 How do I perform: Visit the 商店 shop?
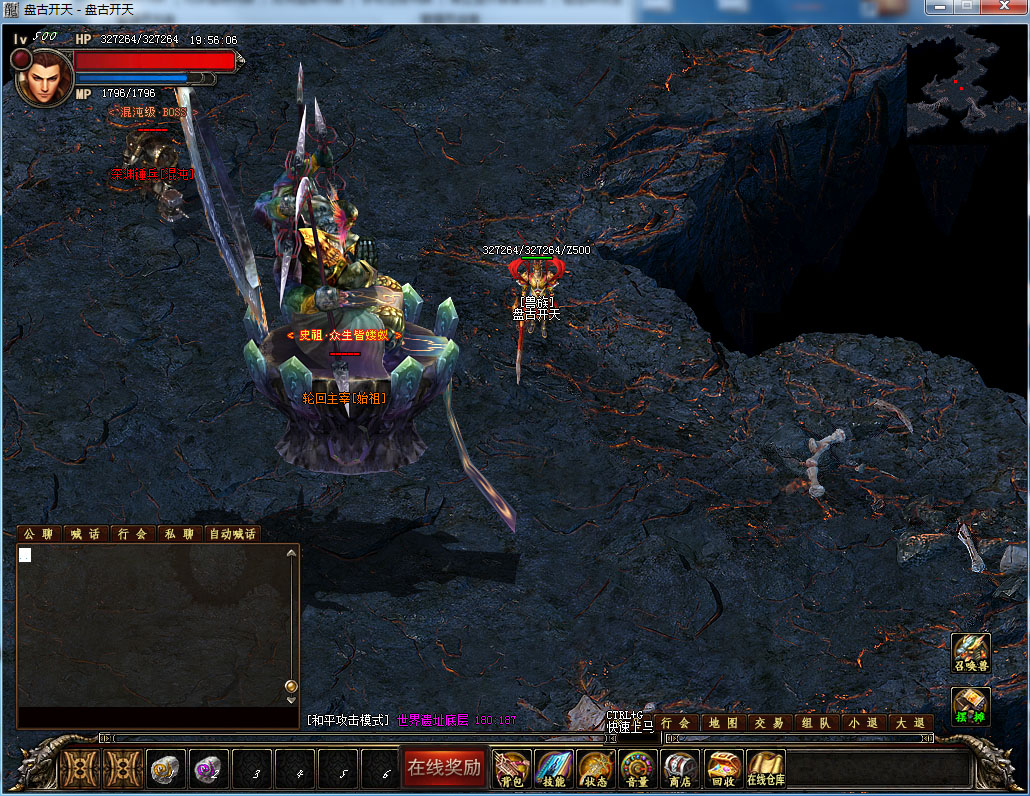click(x=680, y=769)
